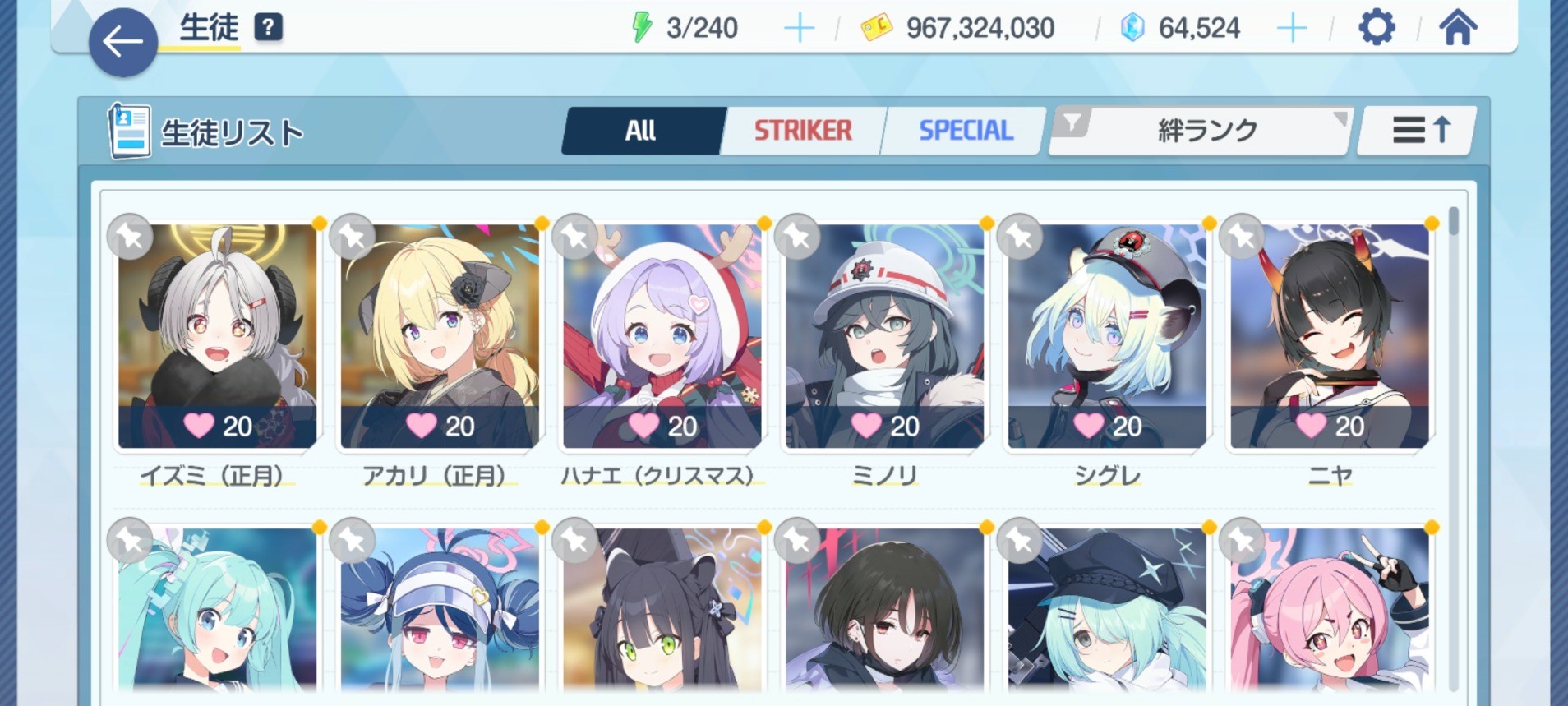Switch to the STRIKER tab
Screen dimensions: 1568x706
pos(803,131)
